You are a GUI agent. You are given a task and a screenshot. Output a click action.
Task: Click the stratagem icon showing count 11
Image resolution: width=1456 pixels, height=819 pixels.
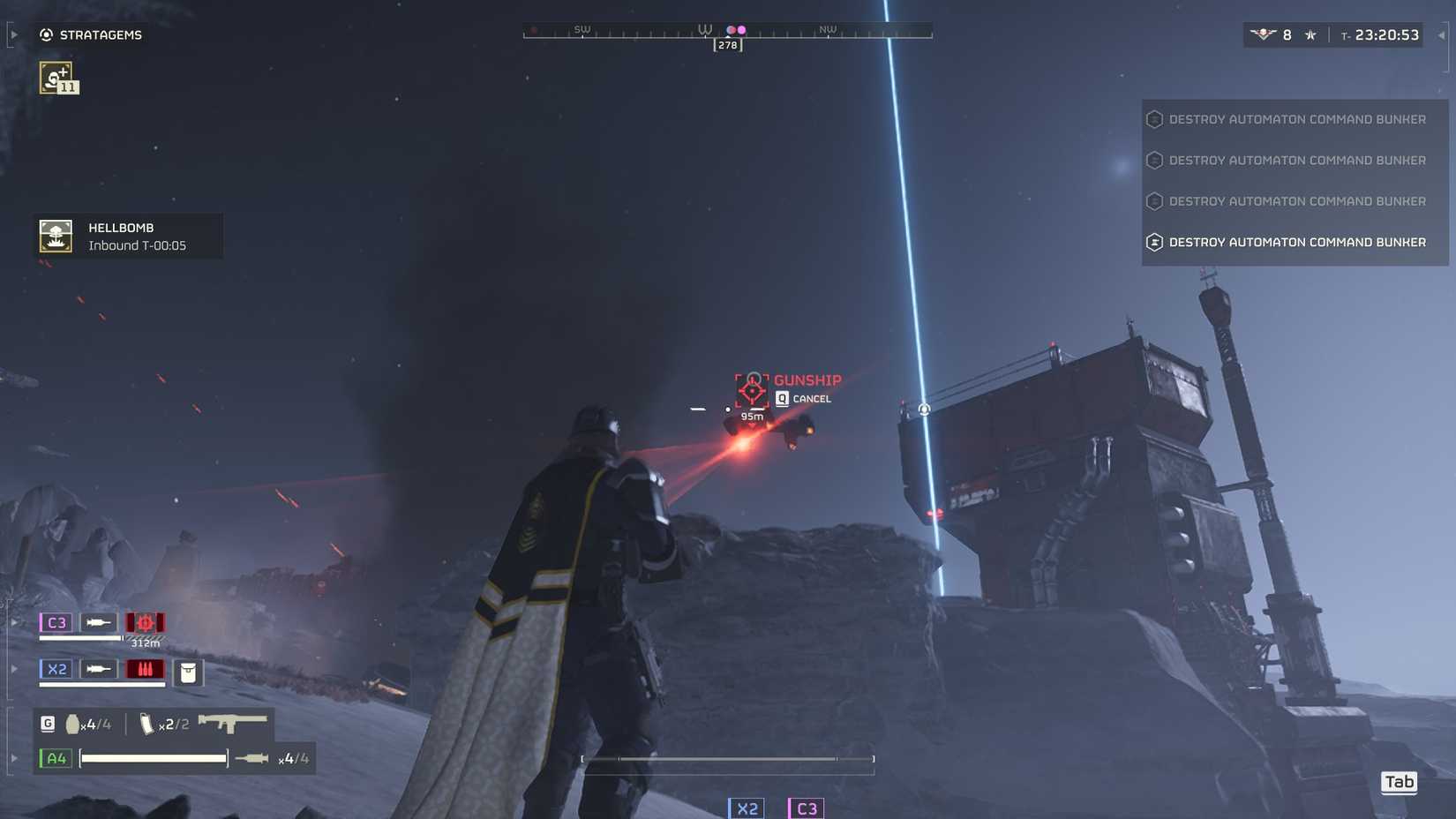click(56, 77)
